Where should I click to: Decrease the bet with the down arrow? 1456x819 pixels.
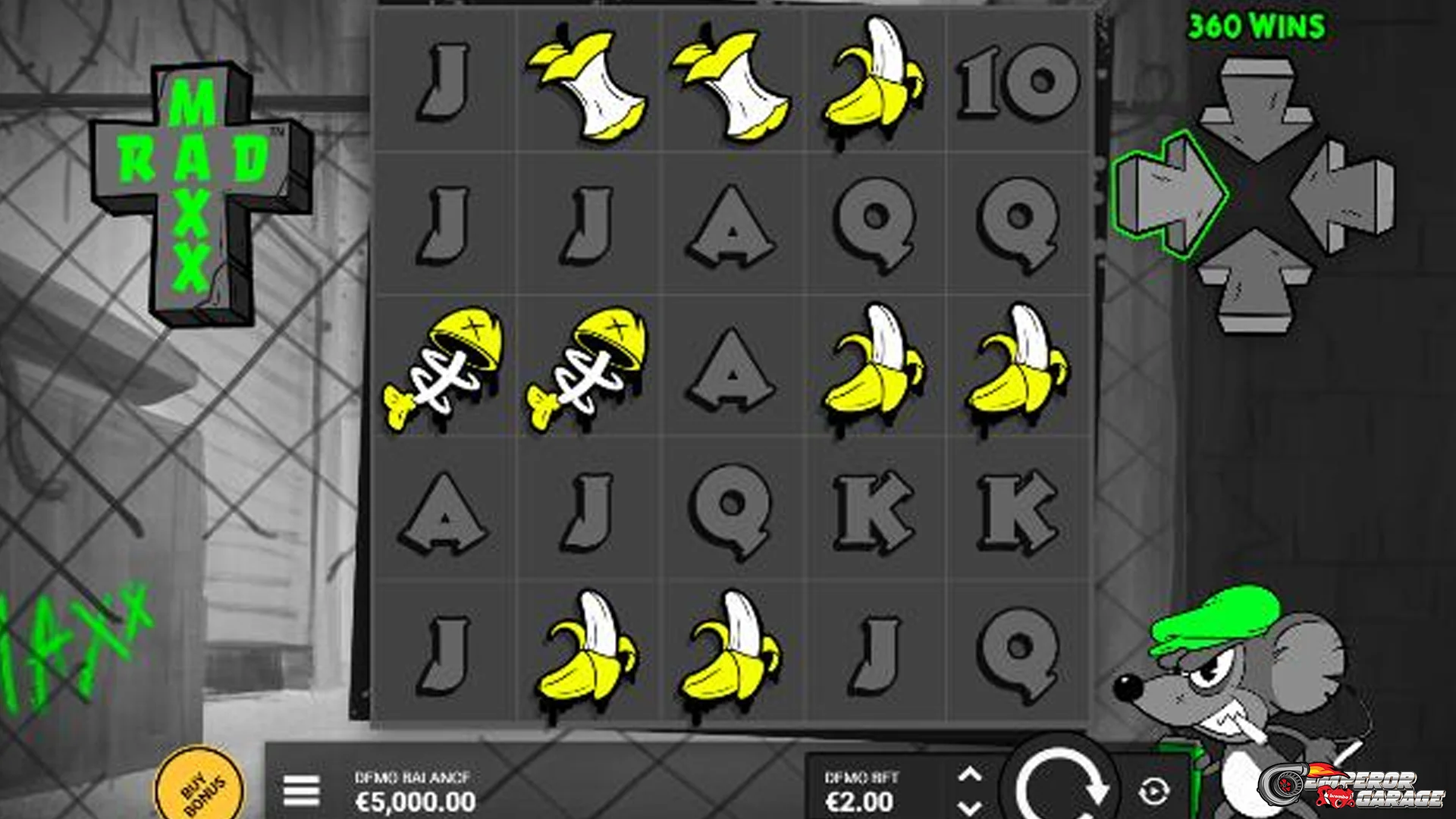[969, 807]
